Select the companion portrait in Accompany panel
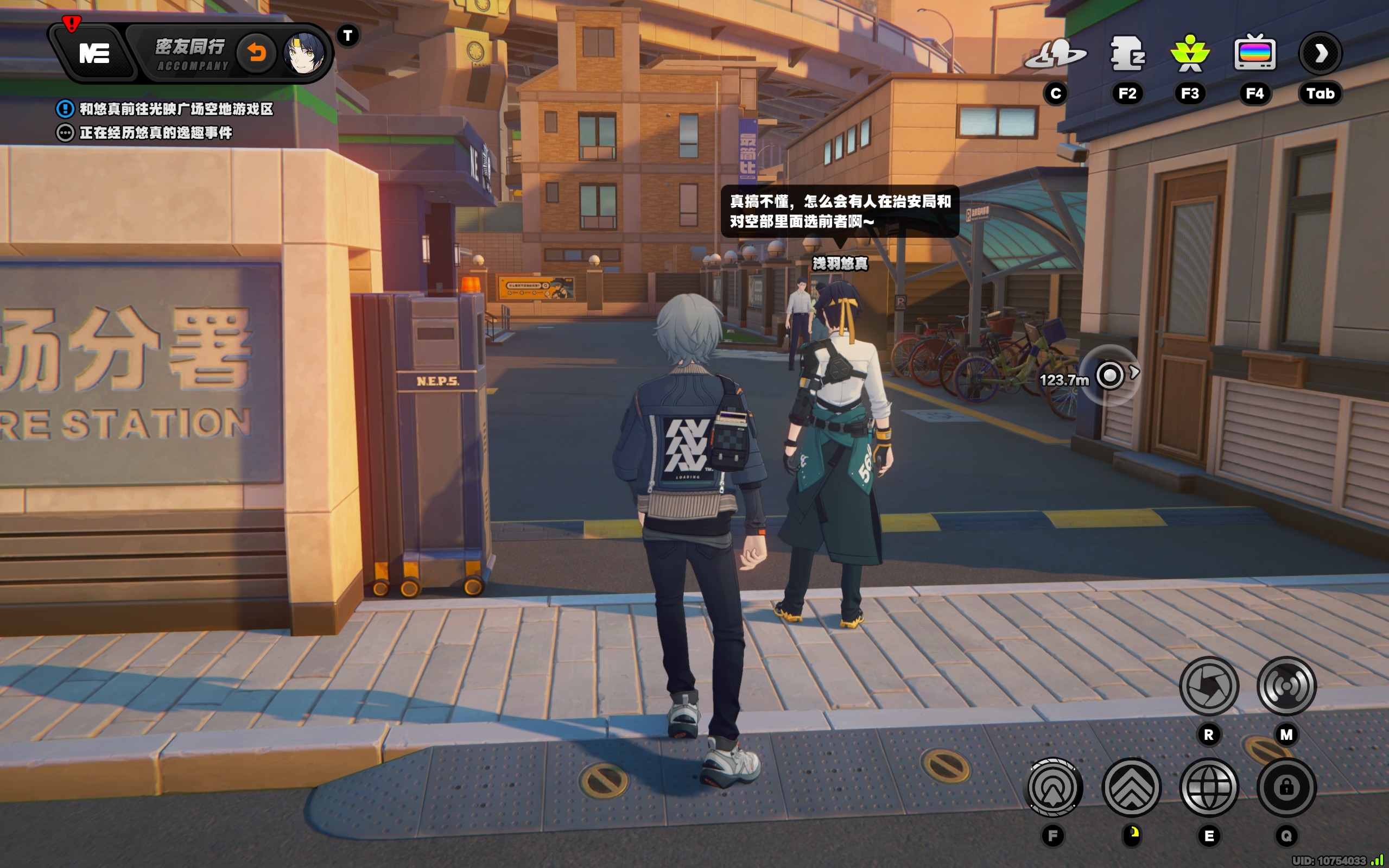The height and width of the screenshot is (868, 1389). pos(304,54)
